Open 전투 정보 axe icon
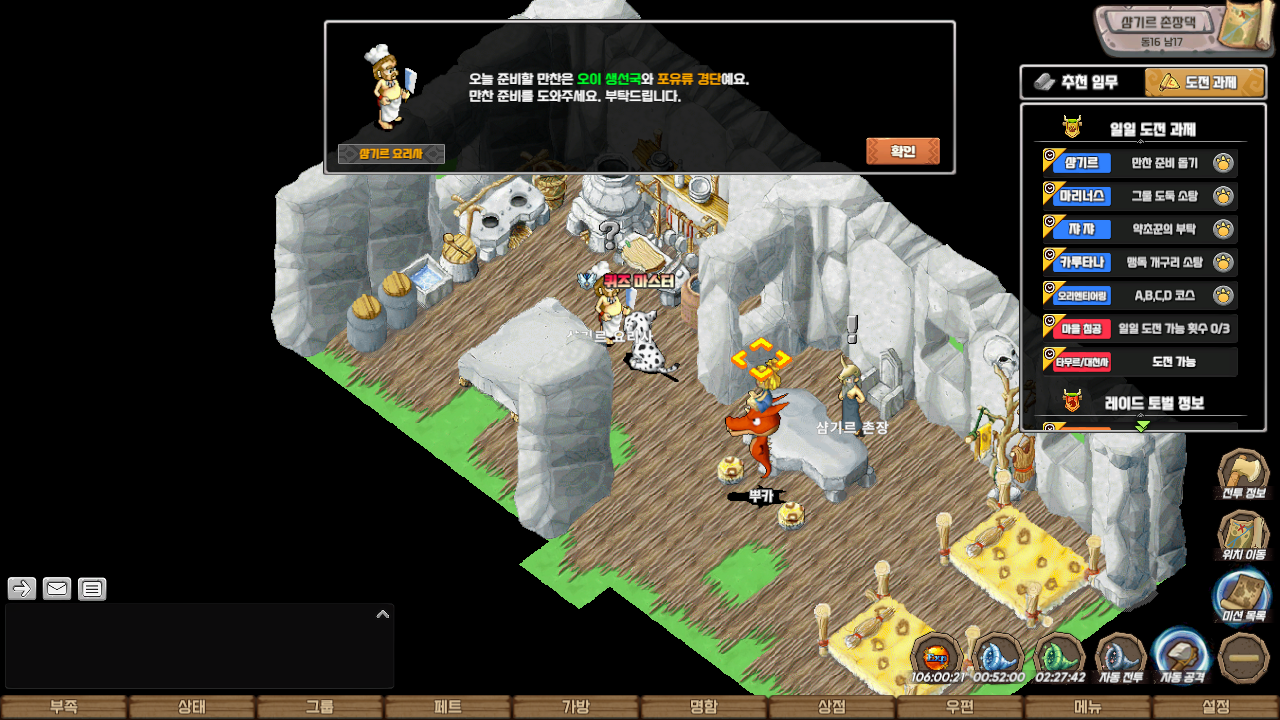This screenshot has height=720, width=1280. tap(1243, 473)
